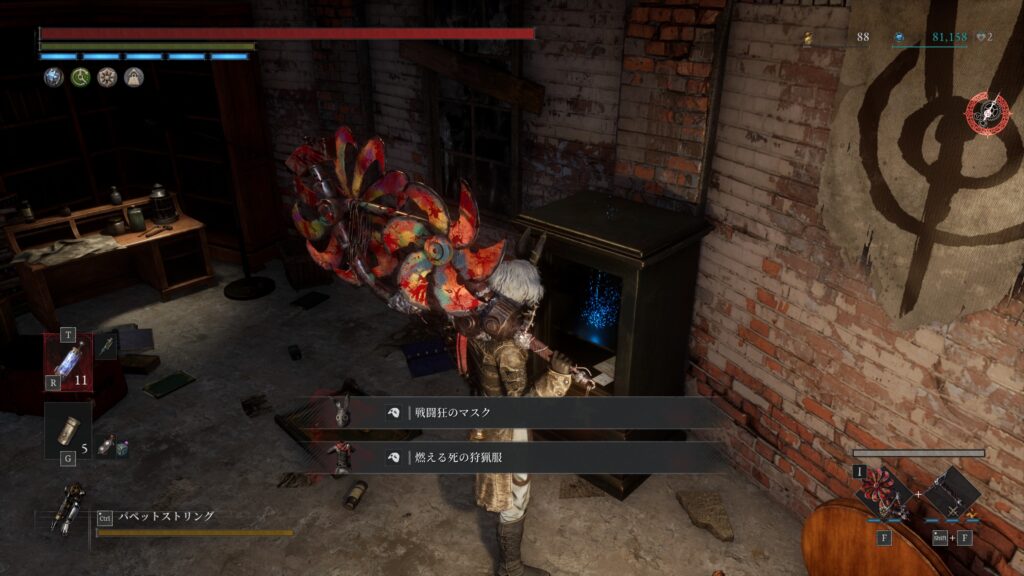Screen dimensions: 1024x576
Task: Click the green clock buff status icon
Action: 79,77
